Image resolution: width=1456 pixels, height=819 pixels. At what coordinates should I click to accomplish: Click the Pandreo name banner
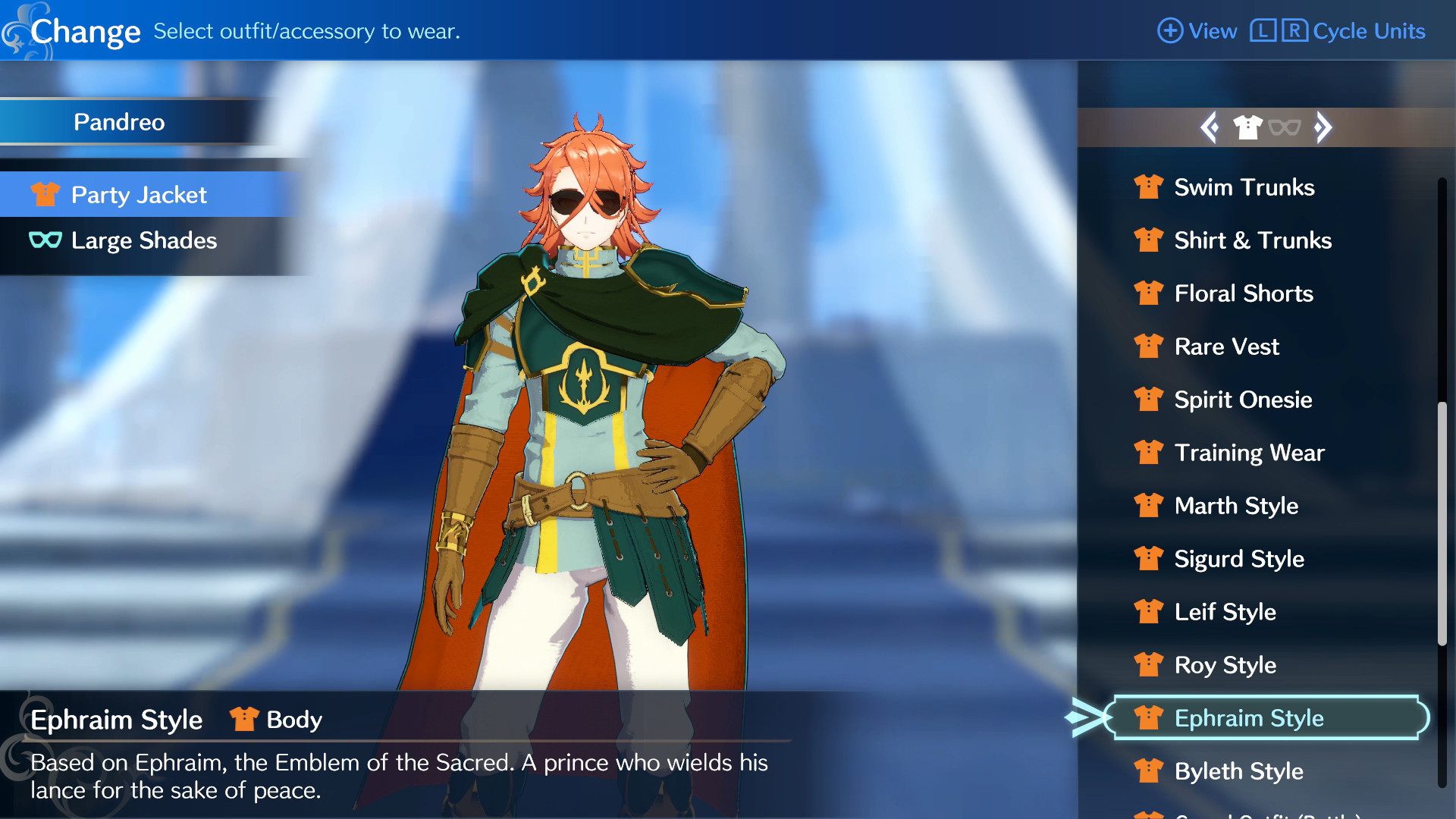[x=119, y=122]
